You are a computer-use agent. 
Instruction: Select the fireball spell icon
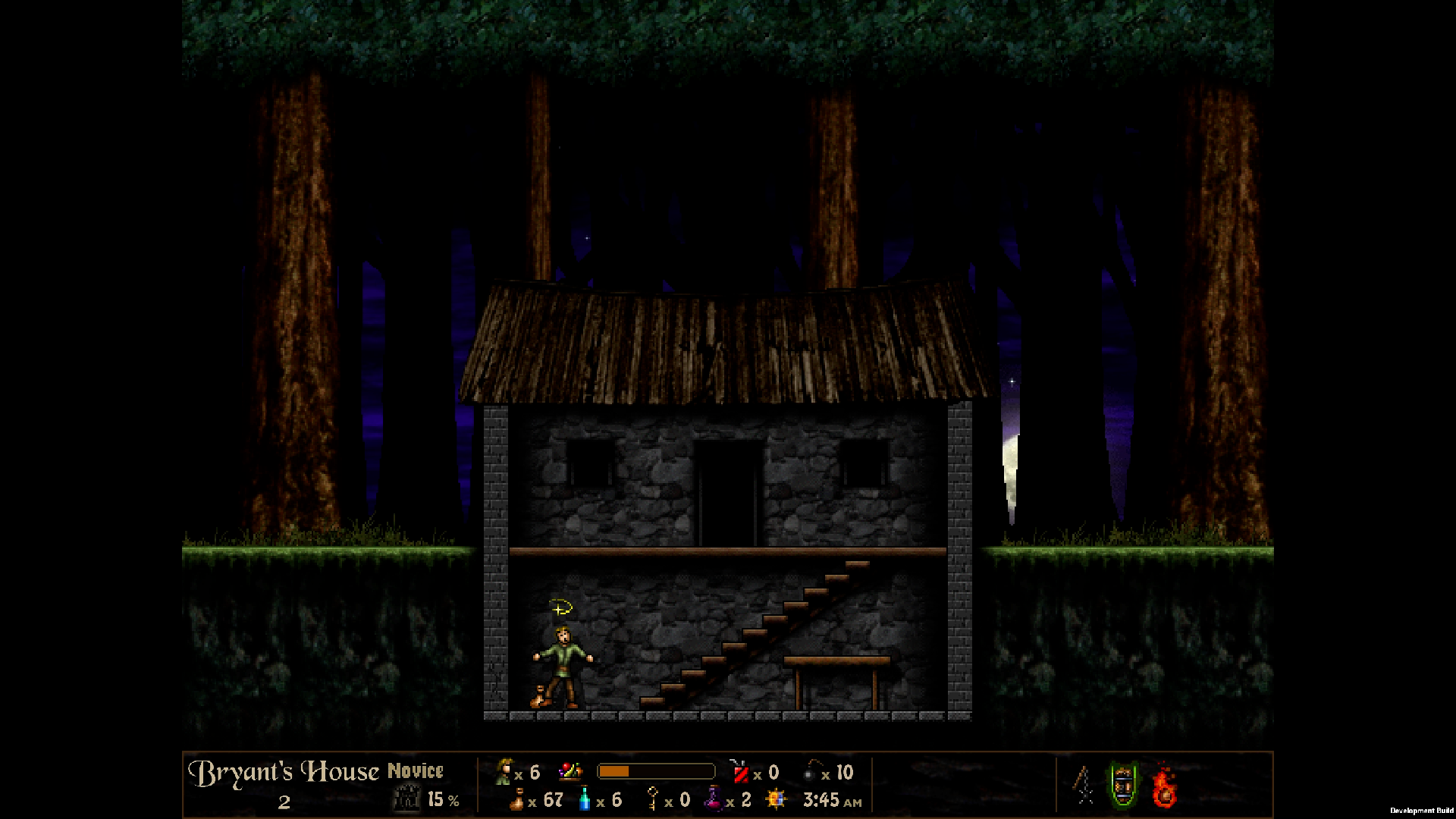pos(1164,785)
